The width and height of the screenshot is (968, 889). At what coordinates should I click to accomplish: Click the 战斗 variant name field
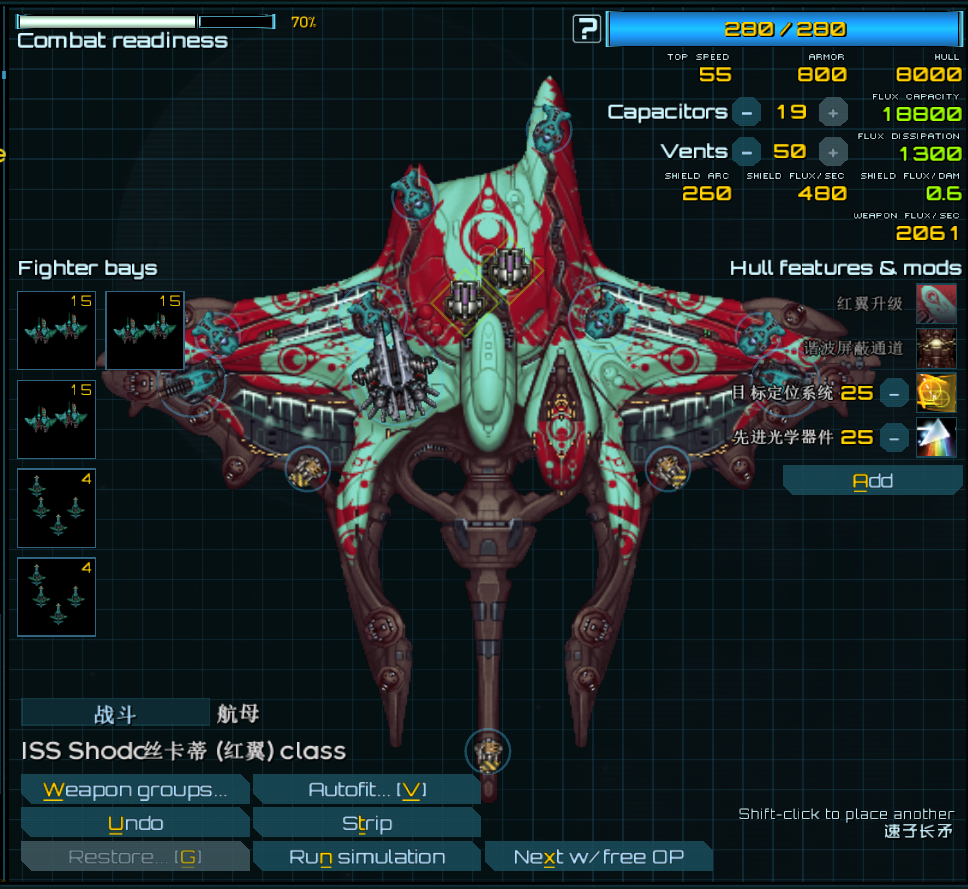pyautogui.click(x=115, y=714)
